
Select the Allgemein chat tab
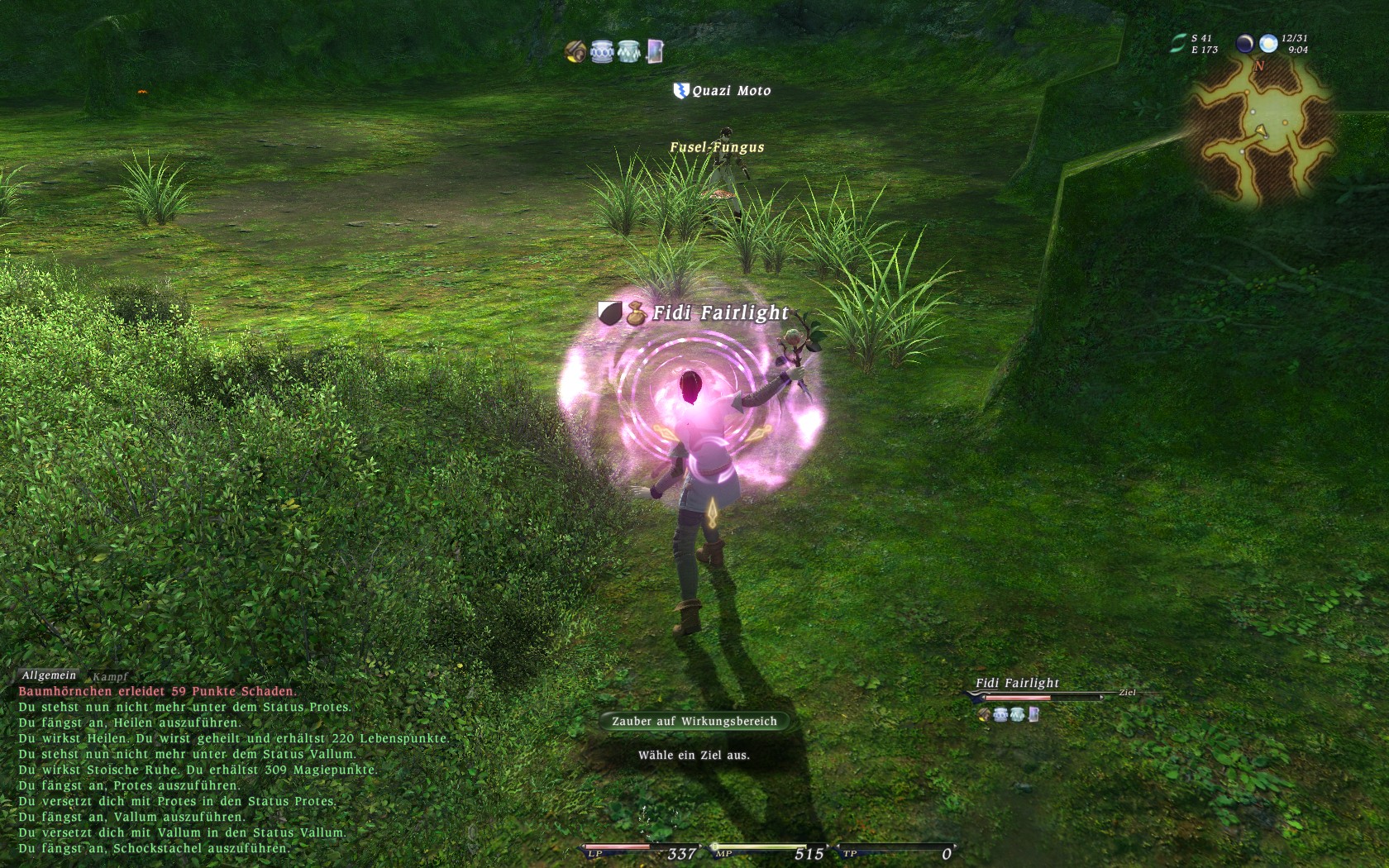pos(49,675)
